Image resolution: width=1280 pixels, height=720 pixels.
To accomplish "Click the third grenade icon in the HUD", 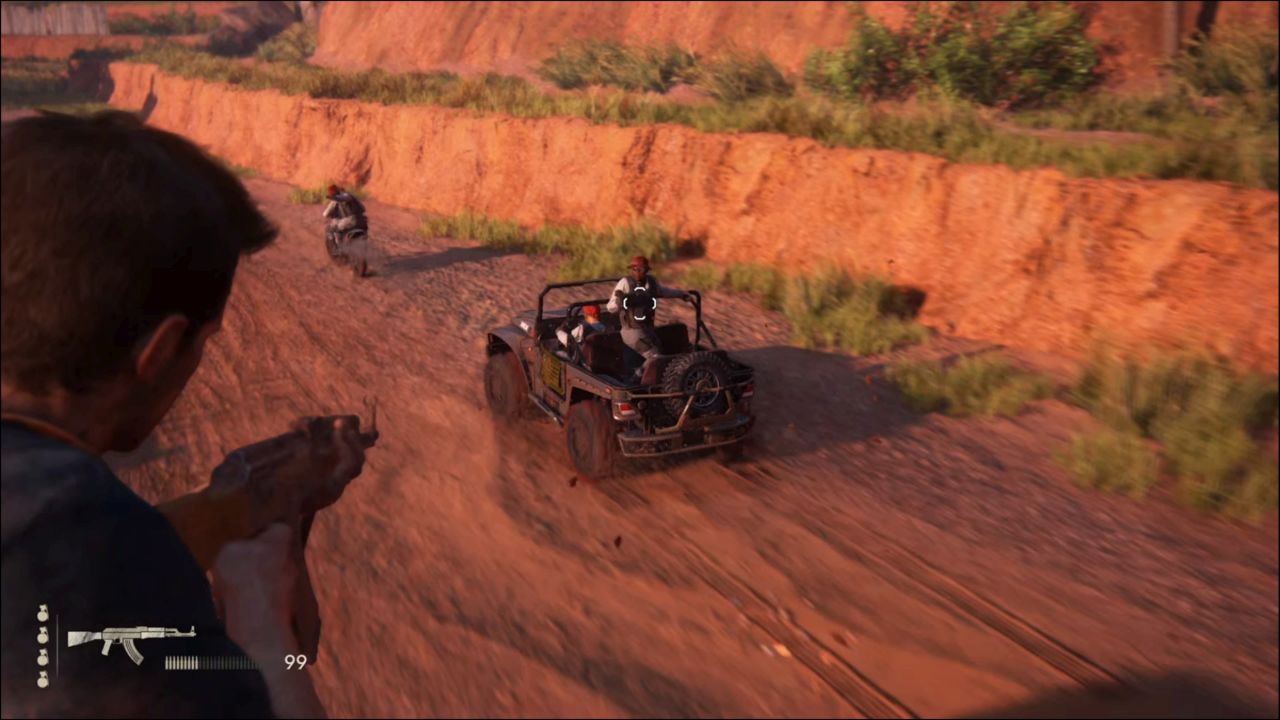I will coord(42,658).
